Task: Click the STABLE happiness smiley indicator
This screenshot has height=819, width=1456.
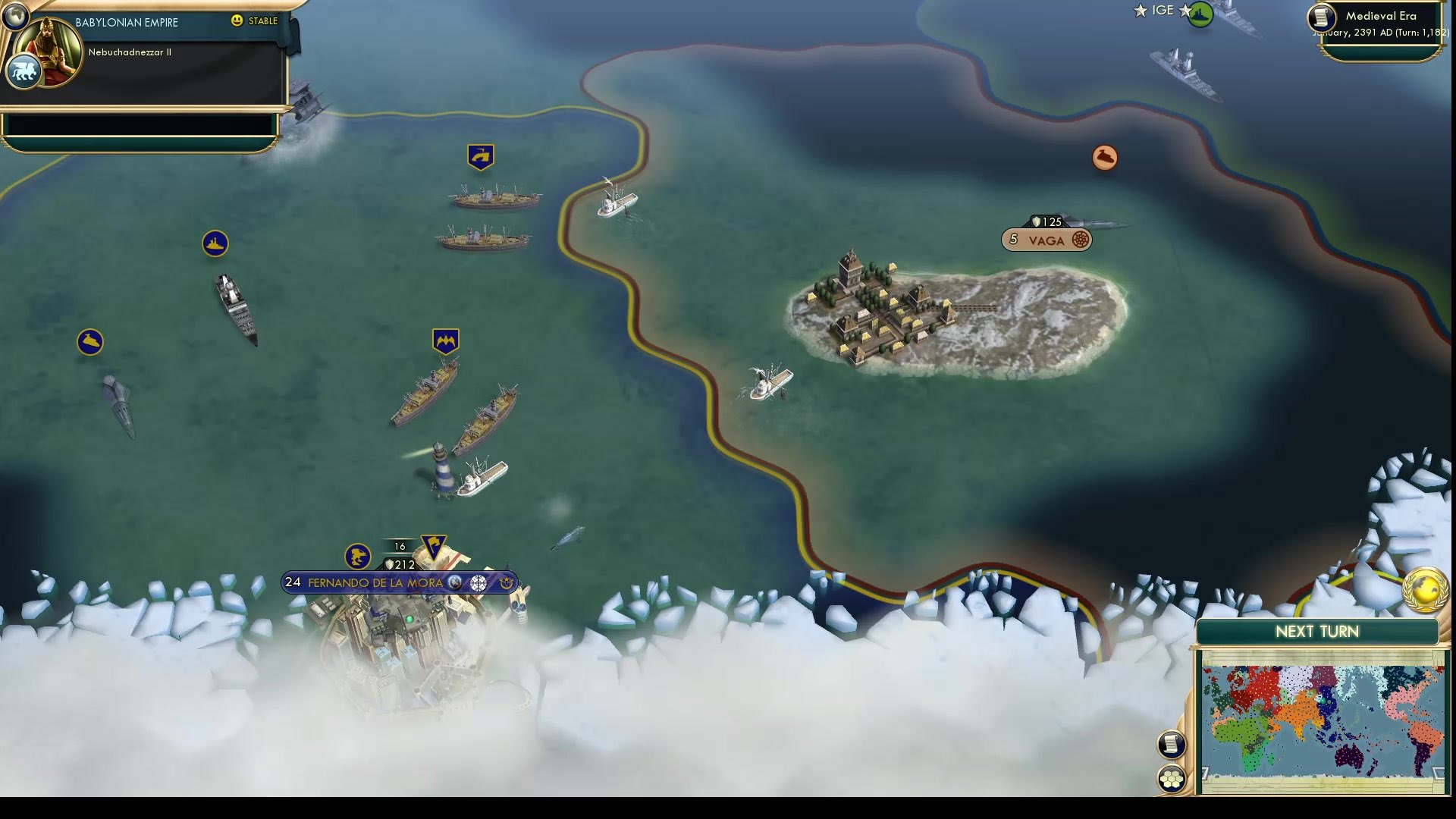Action: click(239, 22)
